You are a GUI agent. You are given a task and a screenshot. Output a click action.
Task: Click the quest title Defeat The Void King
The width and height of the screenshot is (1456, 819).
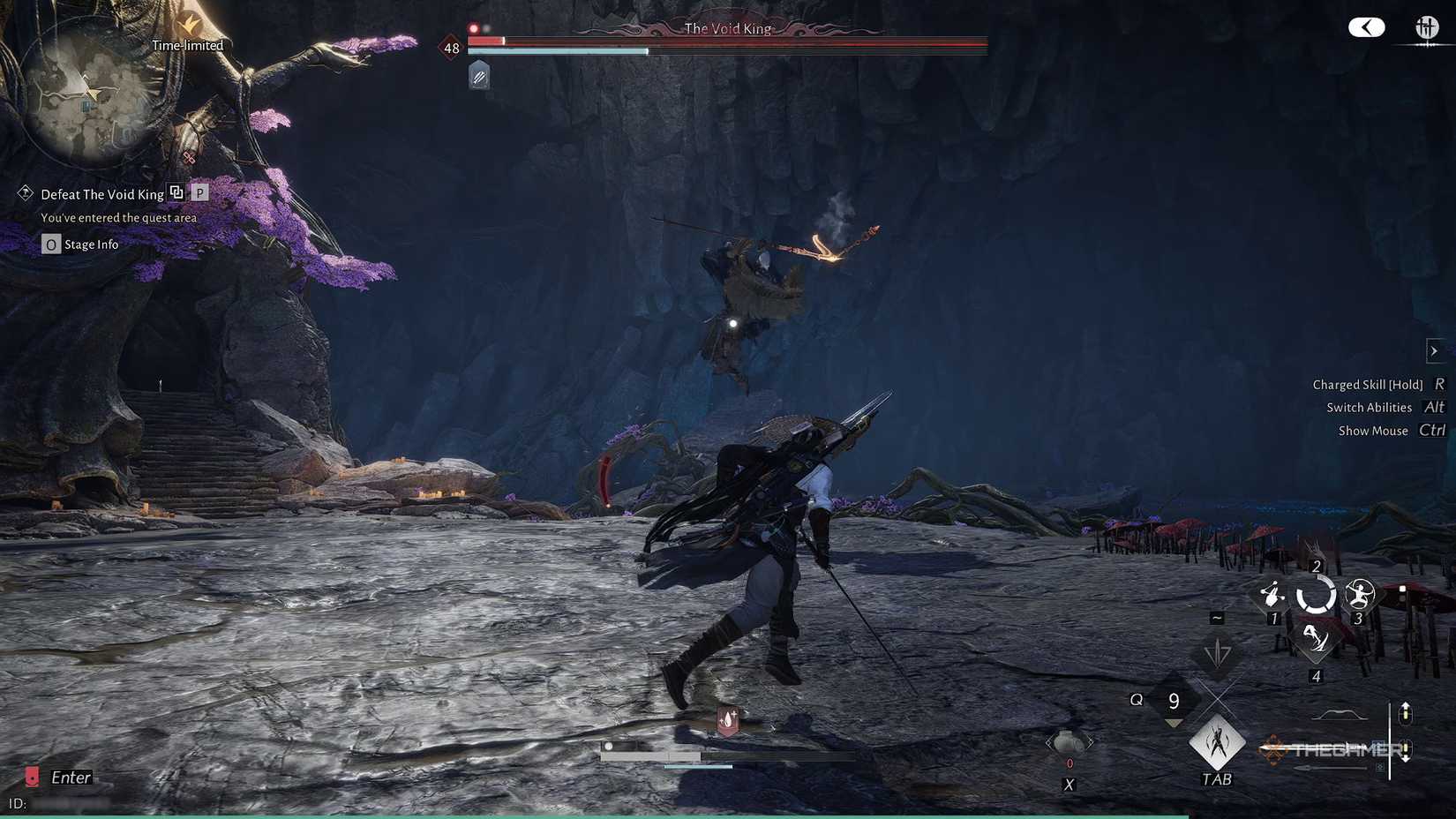pos(102,193)
